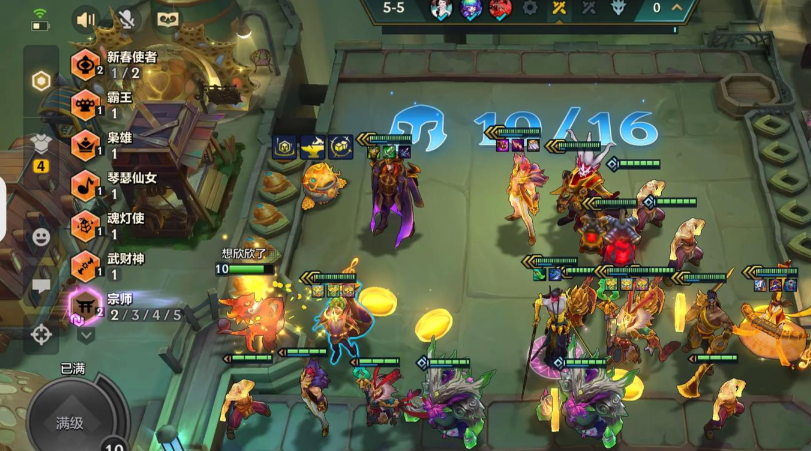Screen dimensions: 811x451
Task: Open the hexagon panel in the sidebar
Action: click(41, 81)
